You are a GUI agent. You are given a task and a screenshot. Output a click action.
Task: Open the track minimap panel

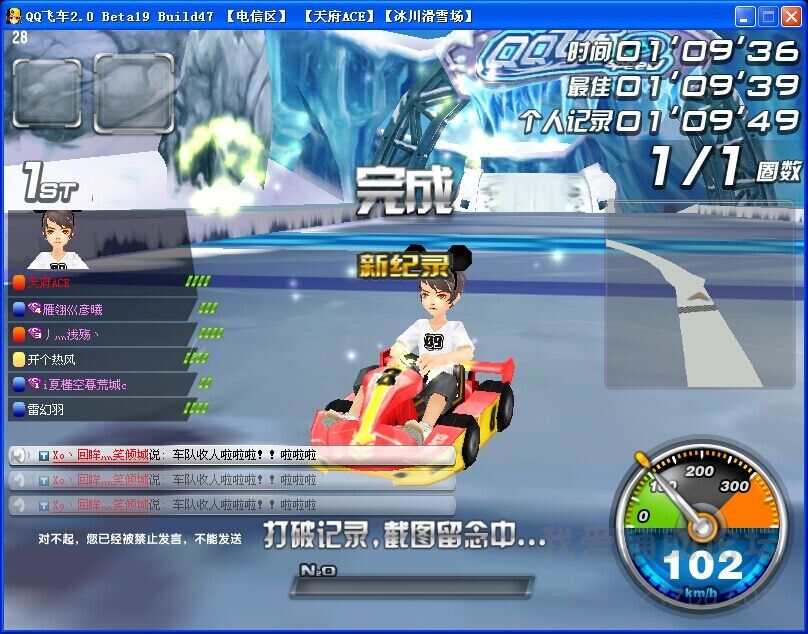click(x=698, y=295)
